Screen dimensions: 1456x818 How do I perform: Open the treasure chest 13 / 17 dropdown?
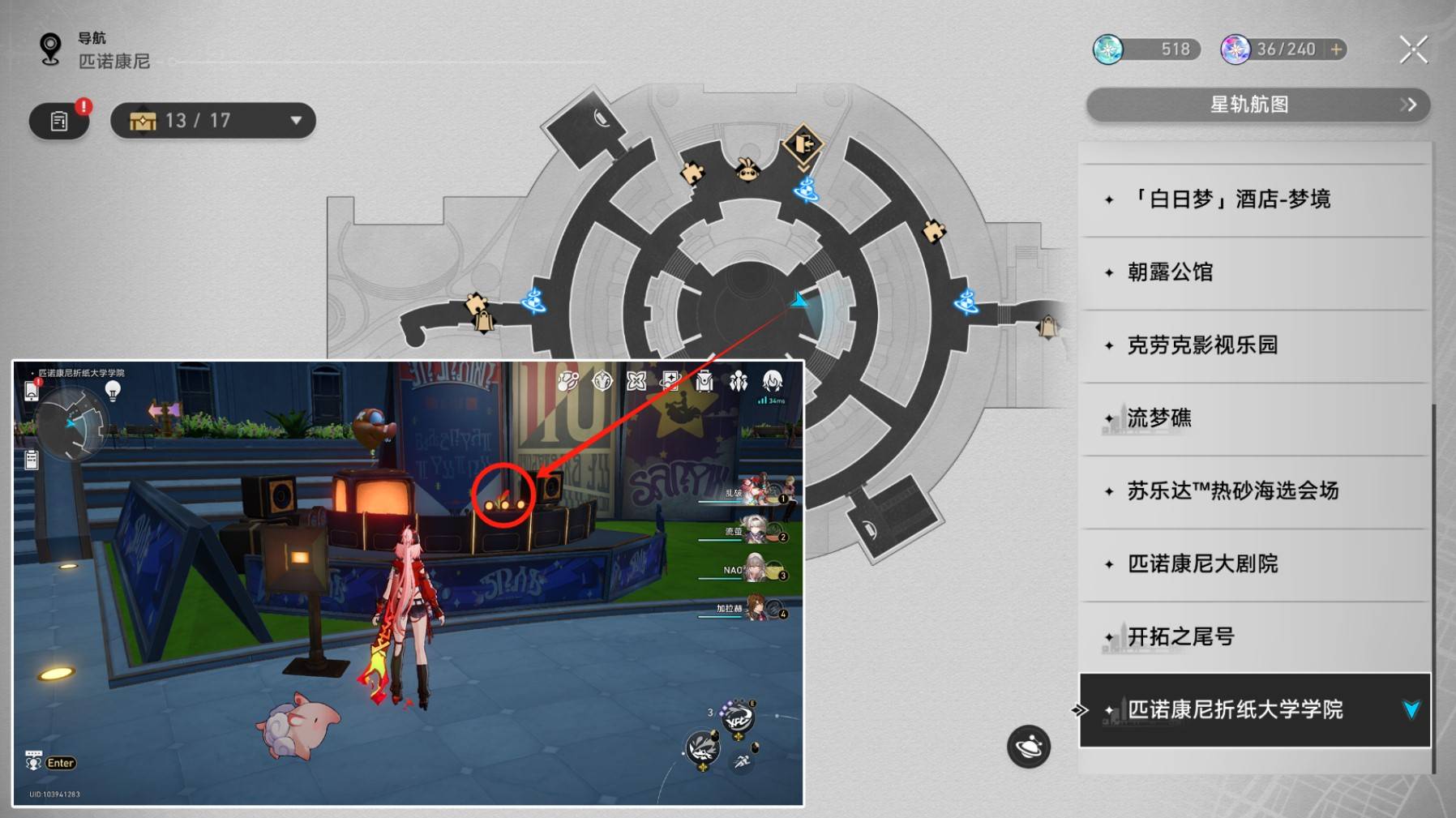[x=213, y=121]
